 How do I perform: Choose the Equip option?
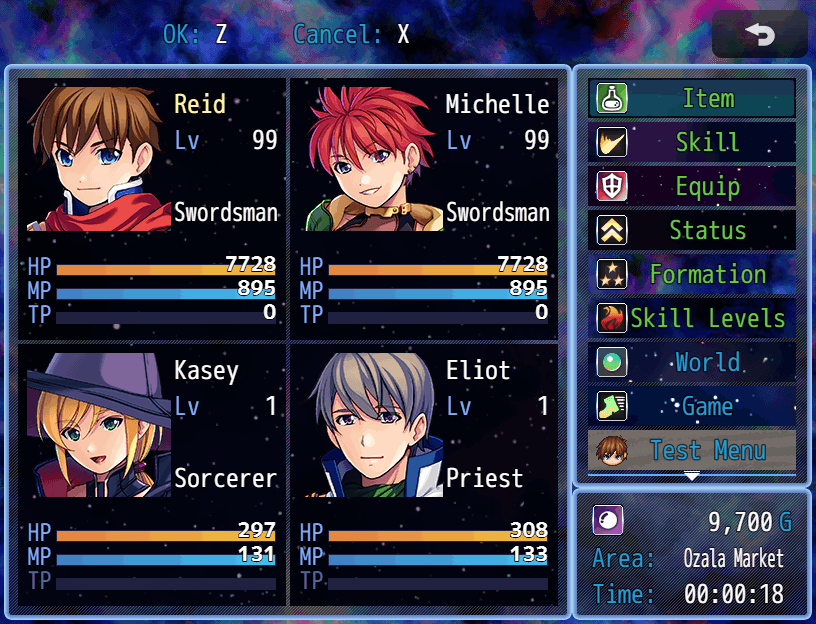[x=692, y=186]
